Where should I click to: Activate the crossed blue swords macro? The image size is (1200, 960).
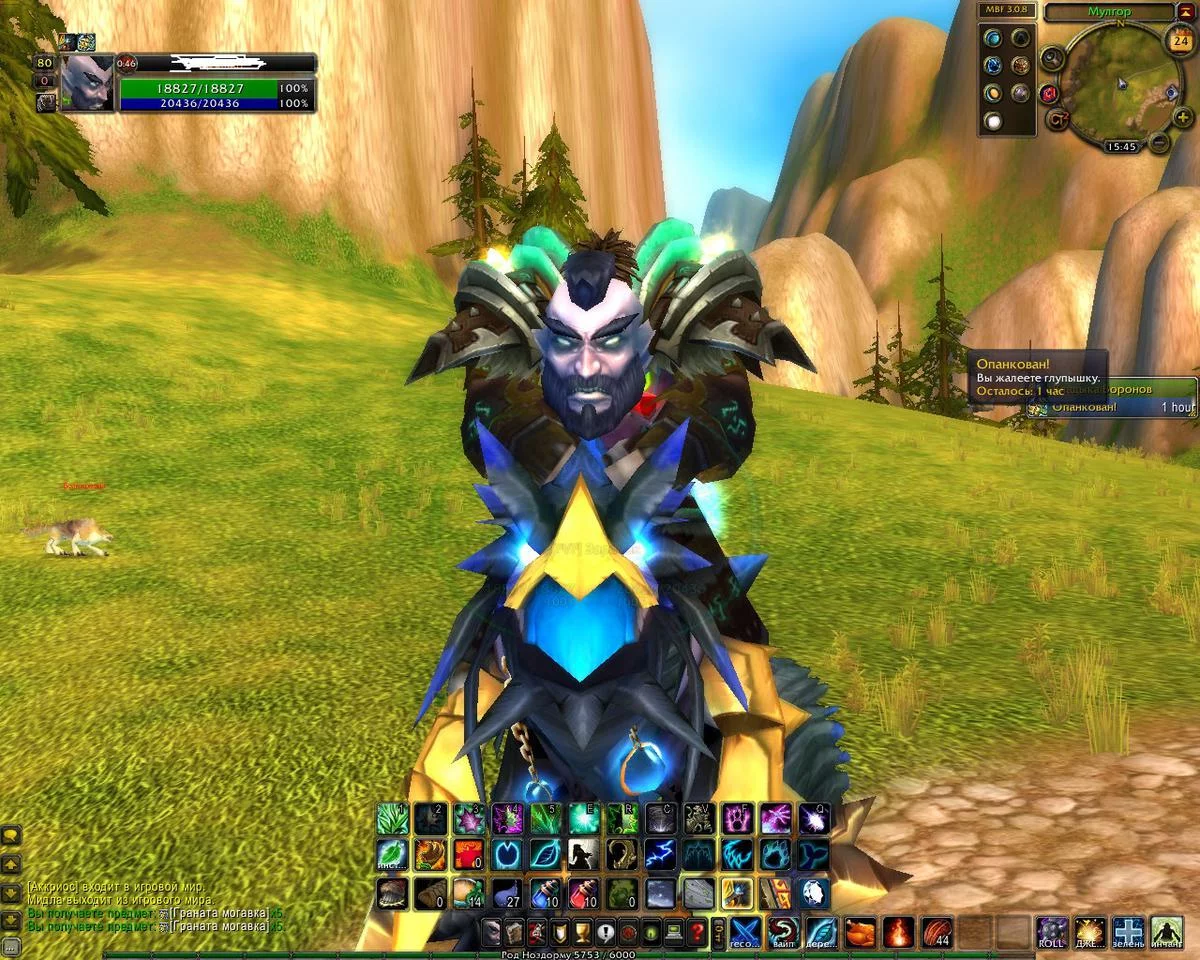click(745, 933)
